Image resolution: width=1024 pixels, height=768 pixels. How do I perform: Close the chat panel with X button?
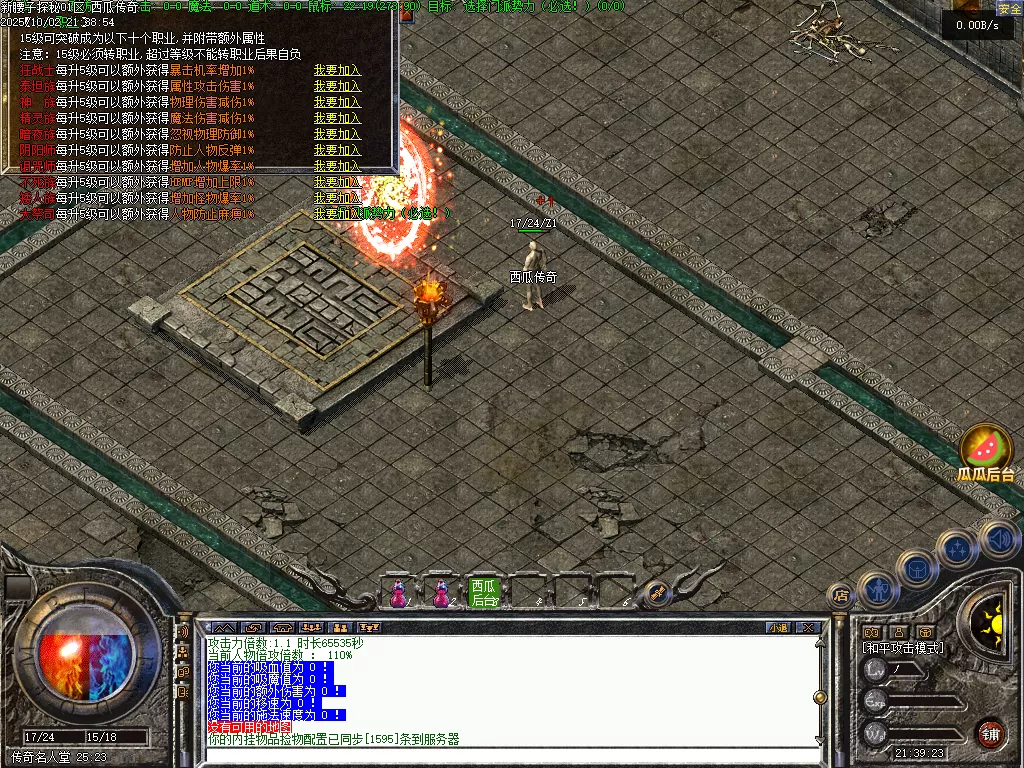809,628
